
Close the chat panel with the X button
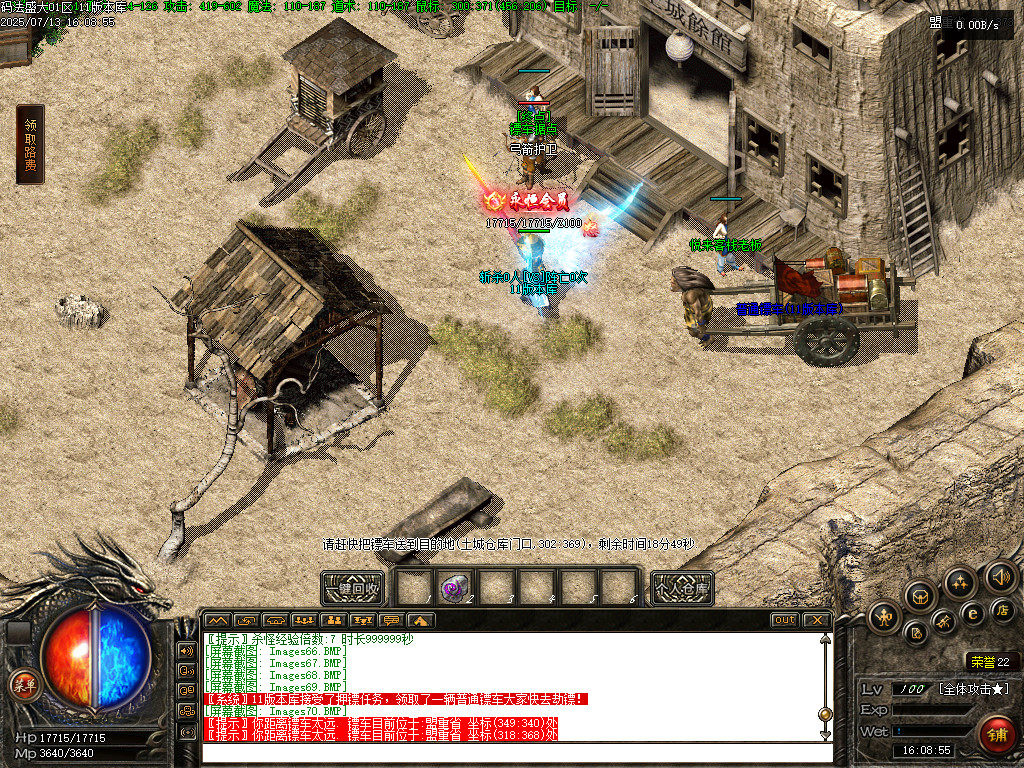818,620
